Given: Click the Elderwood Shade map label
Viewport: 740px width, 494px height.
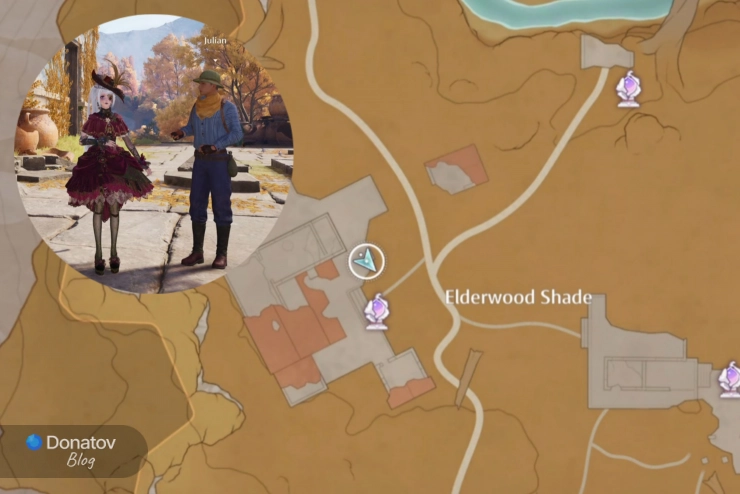Looking at the screenshot, I should (518, 298).
